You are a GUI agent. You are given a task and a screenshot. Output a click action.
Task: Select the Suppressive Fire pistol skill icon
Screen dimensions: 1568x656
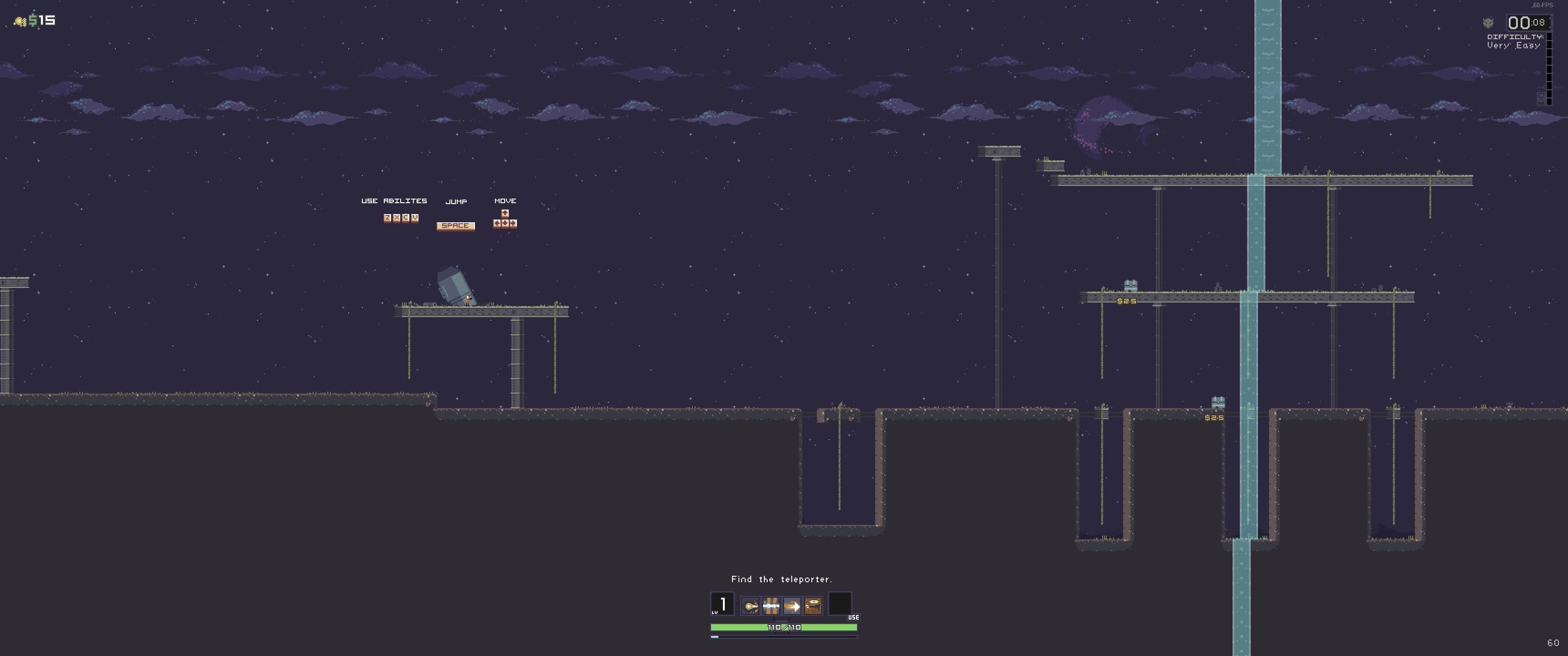tap(813, 605)
